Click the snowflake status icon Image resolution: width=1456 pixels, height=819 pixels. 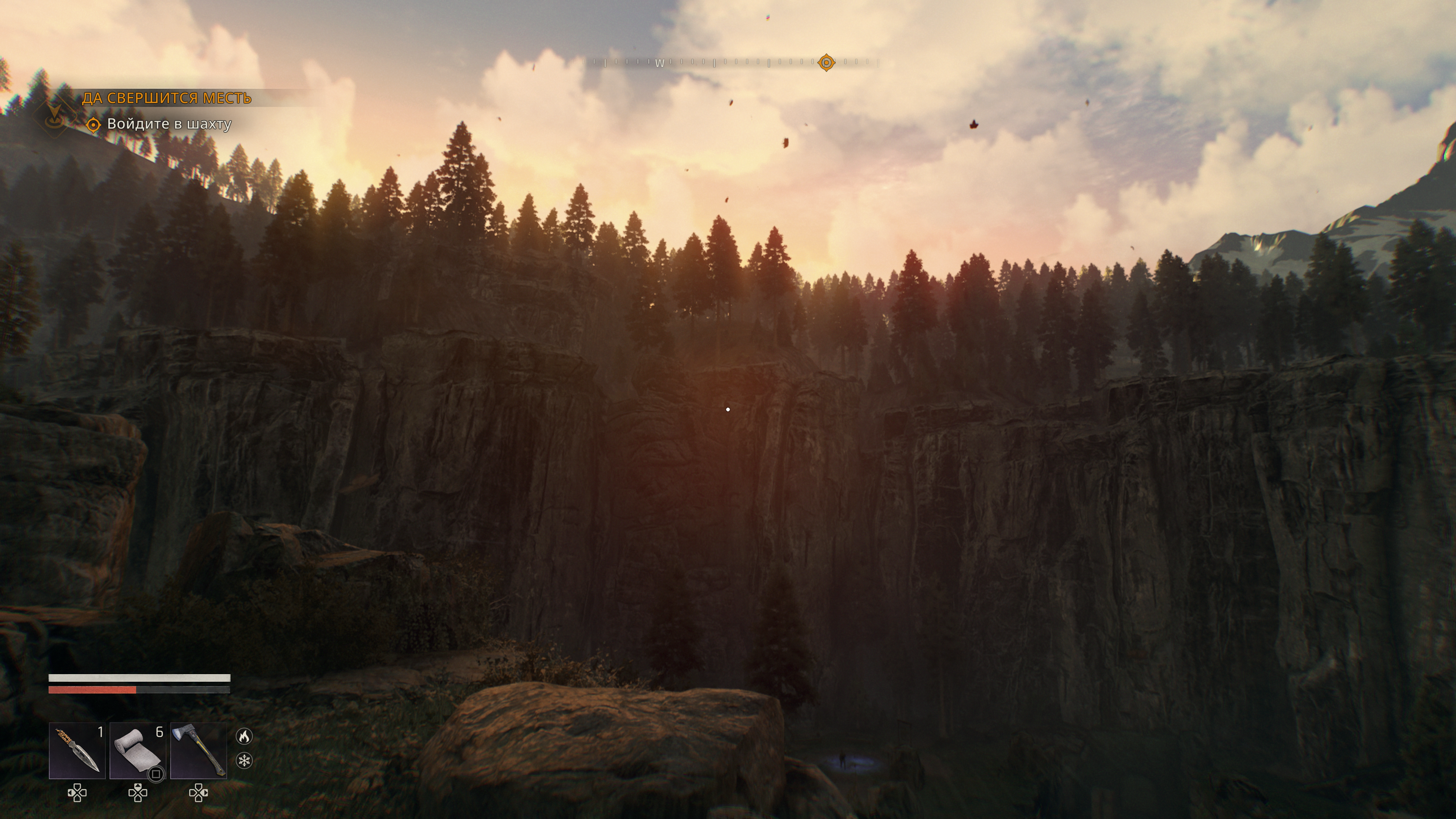click(x=244, y=761)
